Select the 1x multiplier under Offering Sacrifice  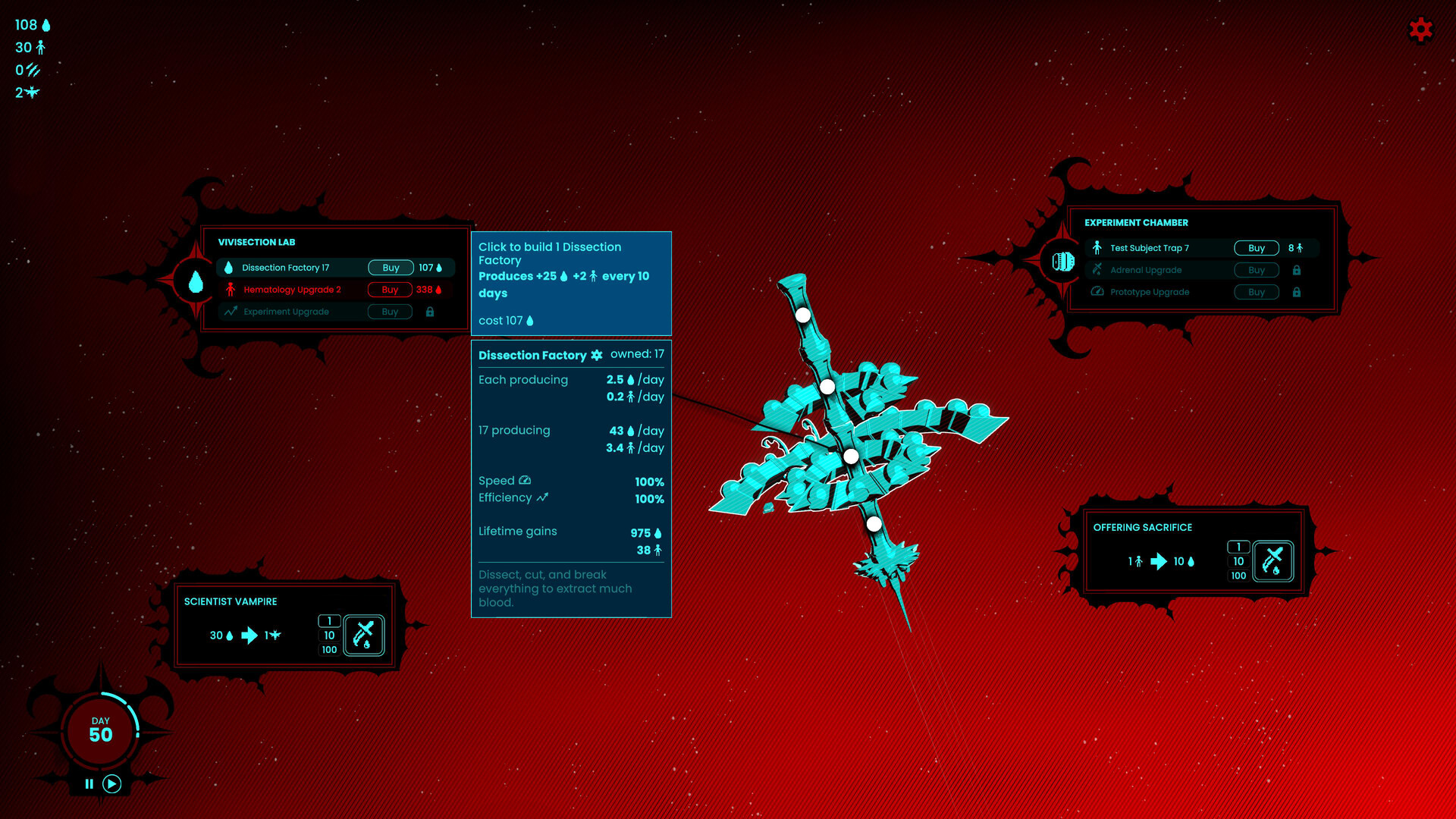tap(1238, 547)
